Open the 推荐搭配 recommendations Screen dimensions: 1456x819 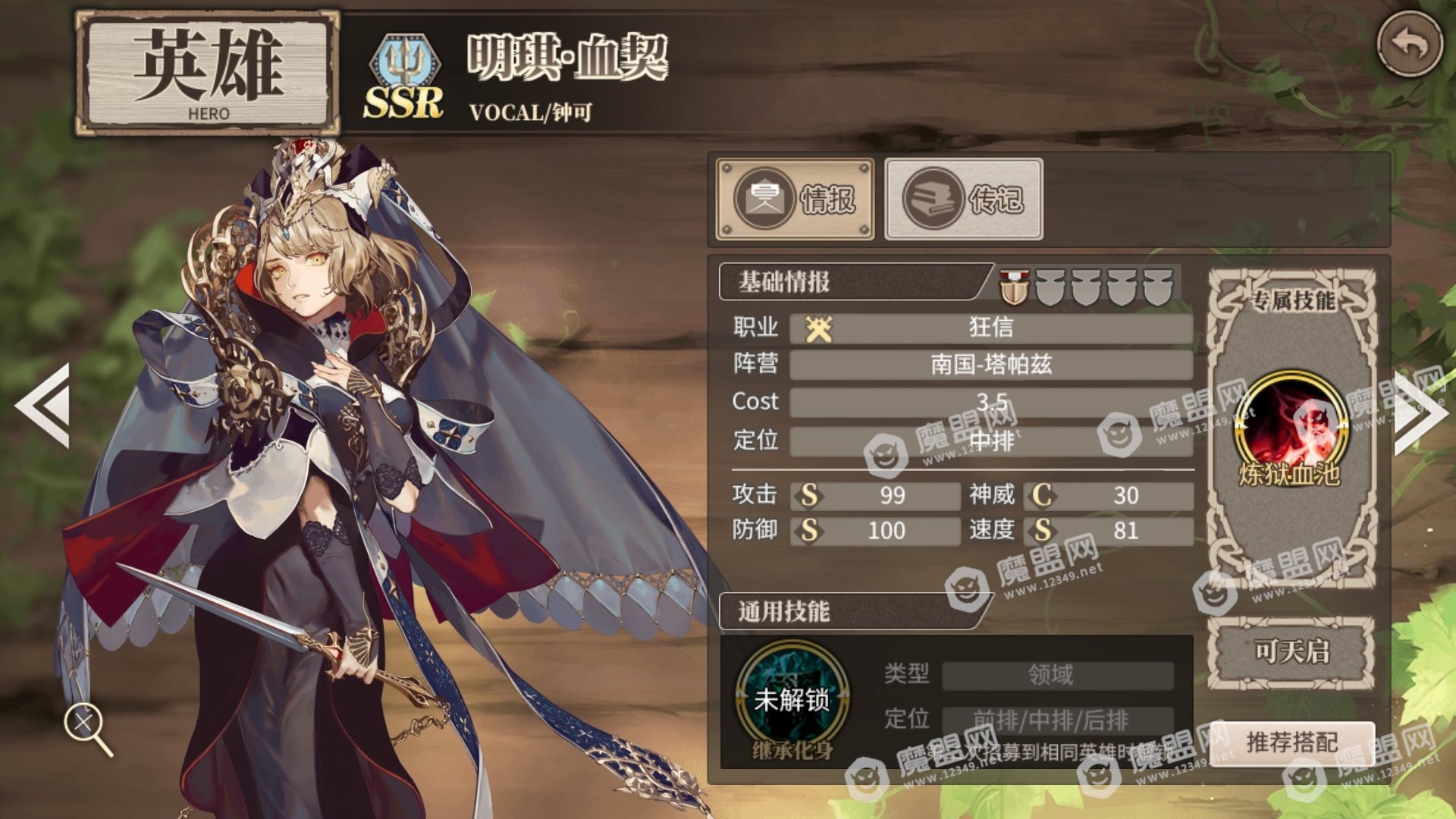point(1291,742)
